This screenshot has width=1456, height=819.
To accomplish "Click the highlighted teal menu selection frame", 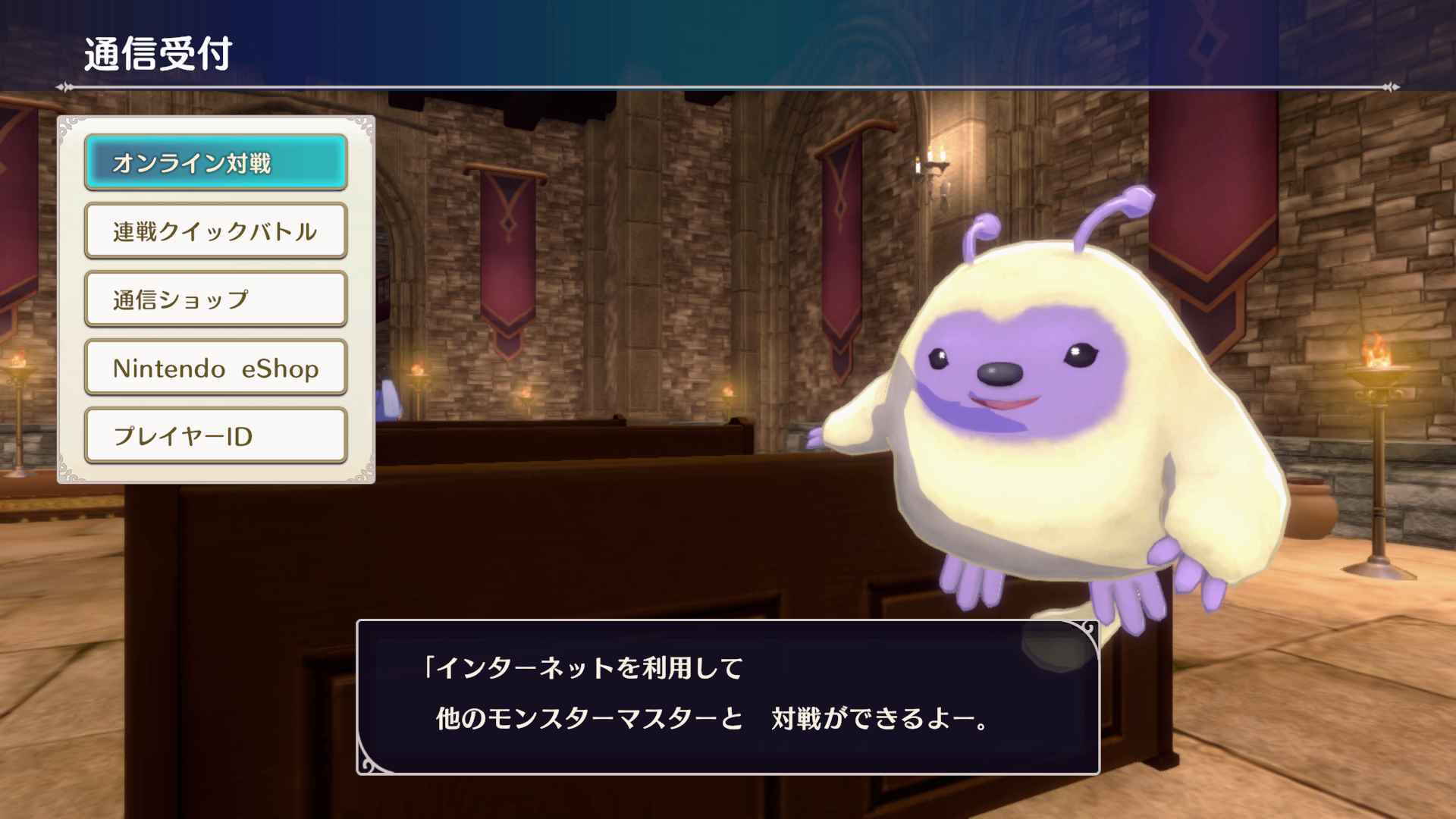I will click(x=215, y=162).
